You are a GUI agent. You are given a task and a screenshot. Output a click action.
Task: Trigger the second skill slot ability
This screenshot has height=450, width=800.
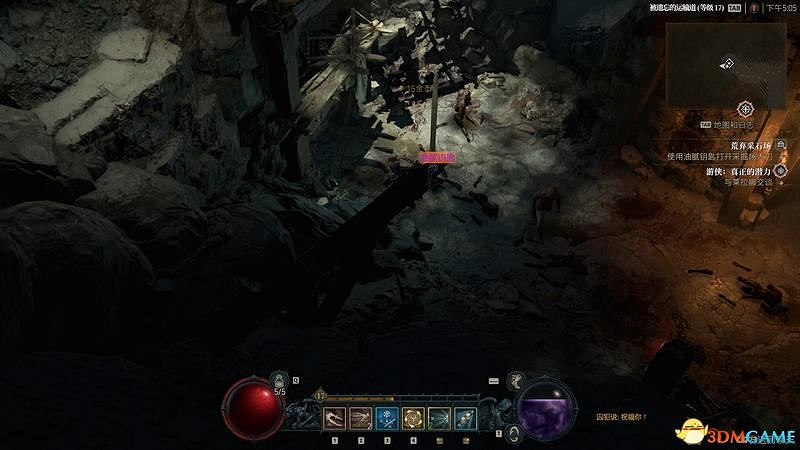click(x=361, y=418)
